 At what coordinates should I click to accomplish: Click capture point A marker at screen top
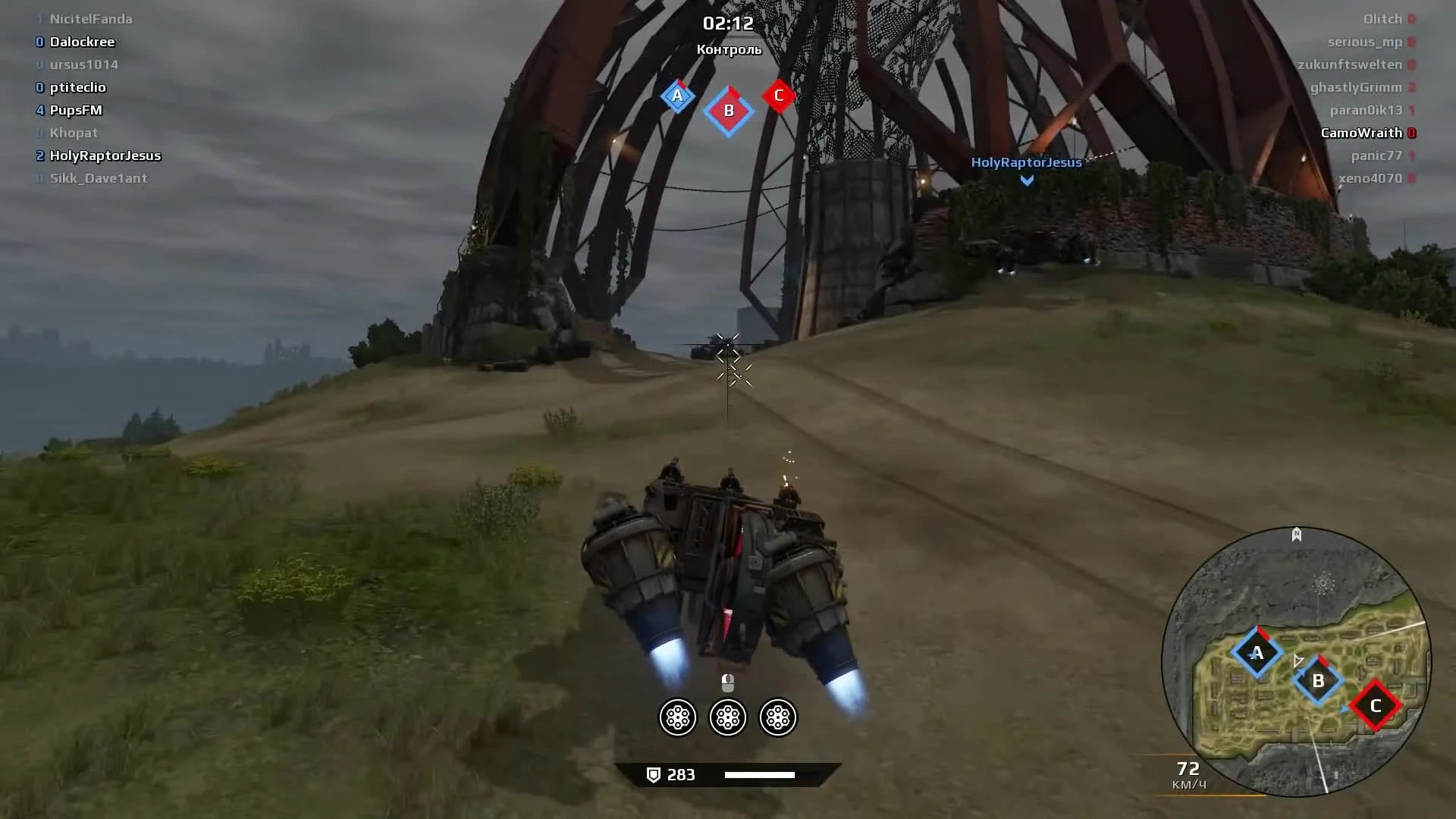pyautogui.click(x=679, y=96)
